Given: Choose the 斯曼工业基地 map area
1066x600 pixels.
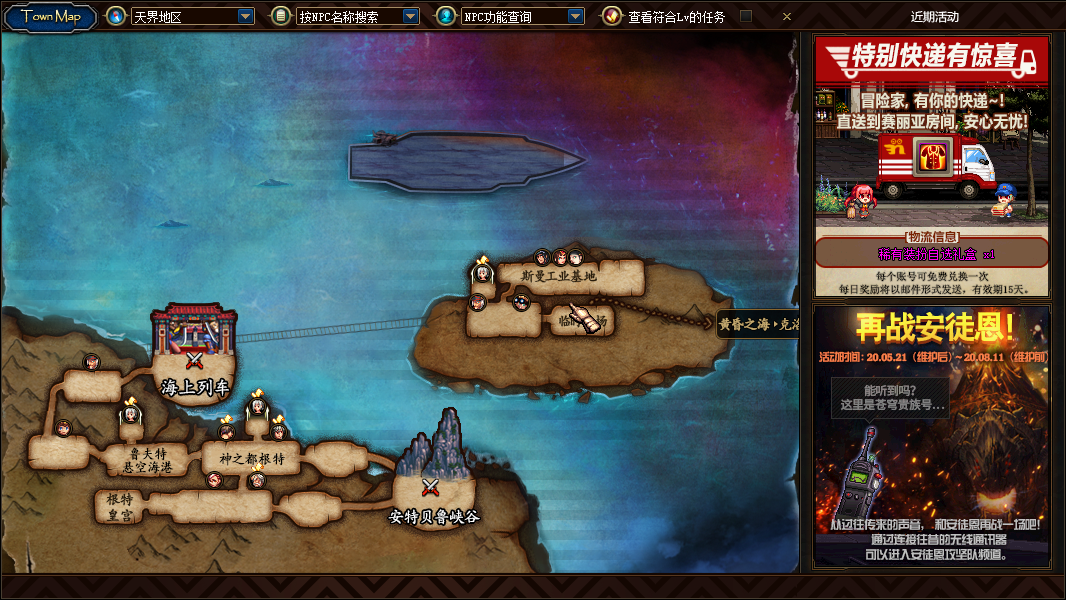Looking at the screenshot, I should click(558, 276).
